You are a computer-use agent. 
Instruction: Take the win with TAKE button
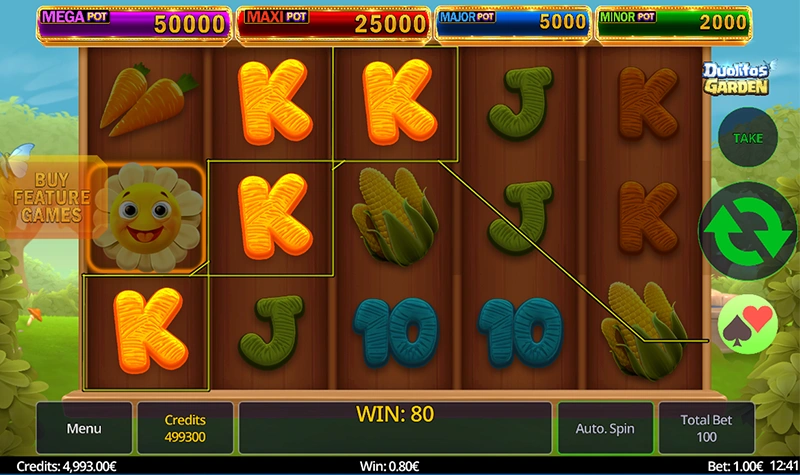pyautogui.click(x=748, y=139)
